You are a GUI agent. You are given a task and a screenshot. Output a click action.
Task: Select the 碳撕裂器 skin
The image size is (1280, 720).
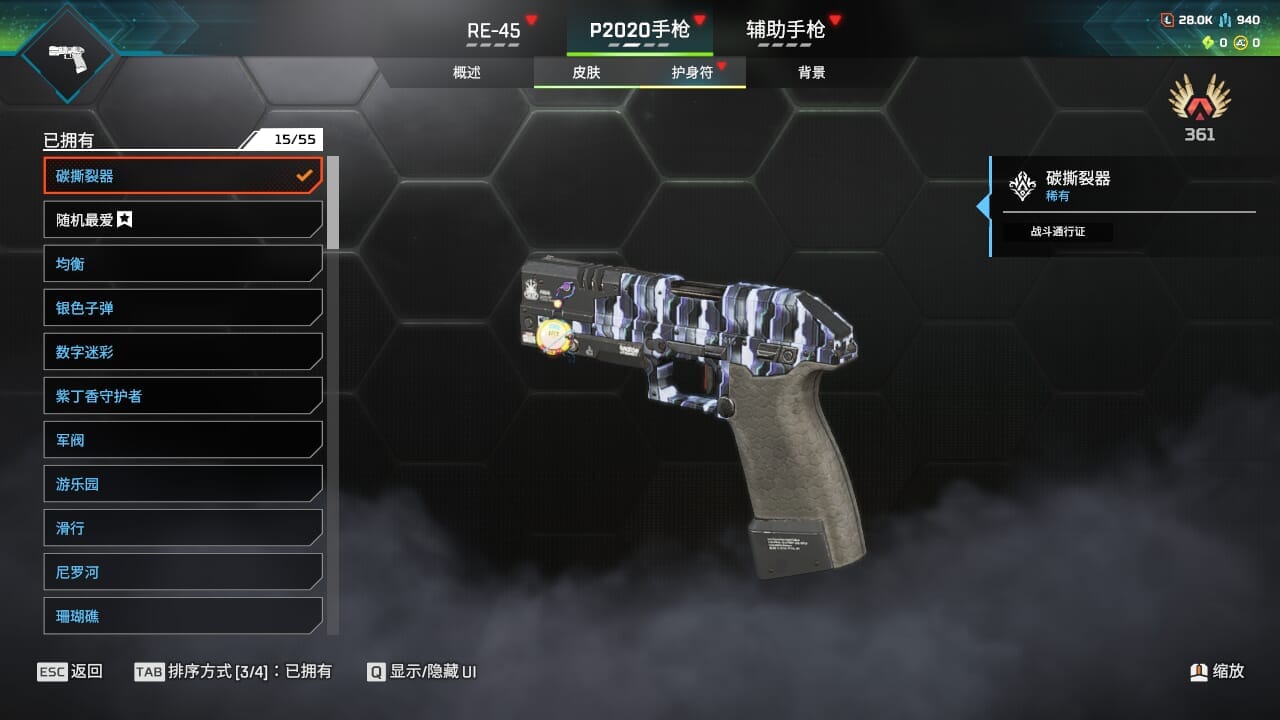pyautogui.click(x=183, y=176)
